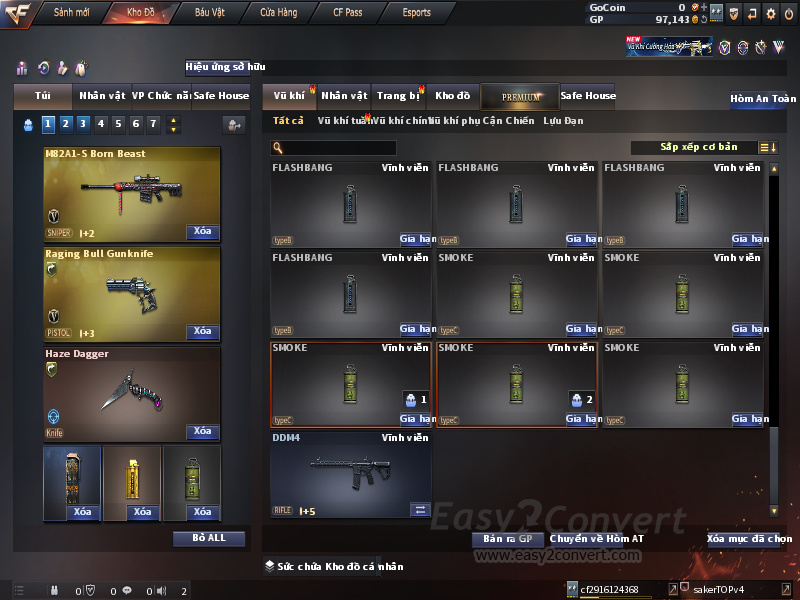Select the Nhân vật storage tab

coord(345,96)
